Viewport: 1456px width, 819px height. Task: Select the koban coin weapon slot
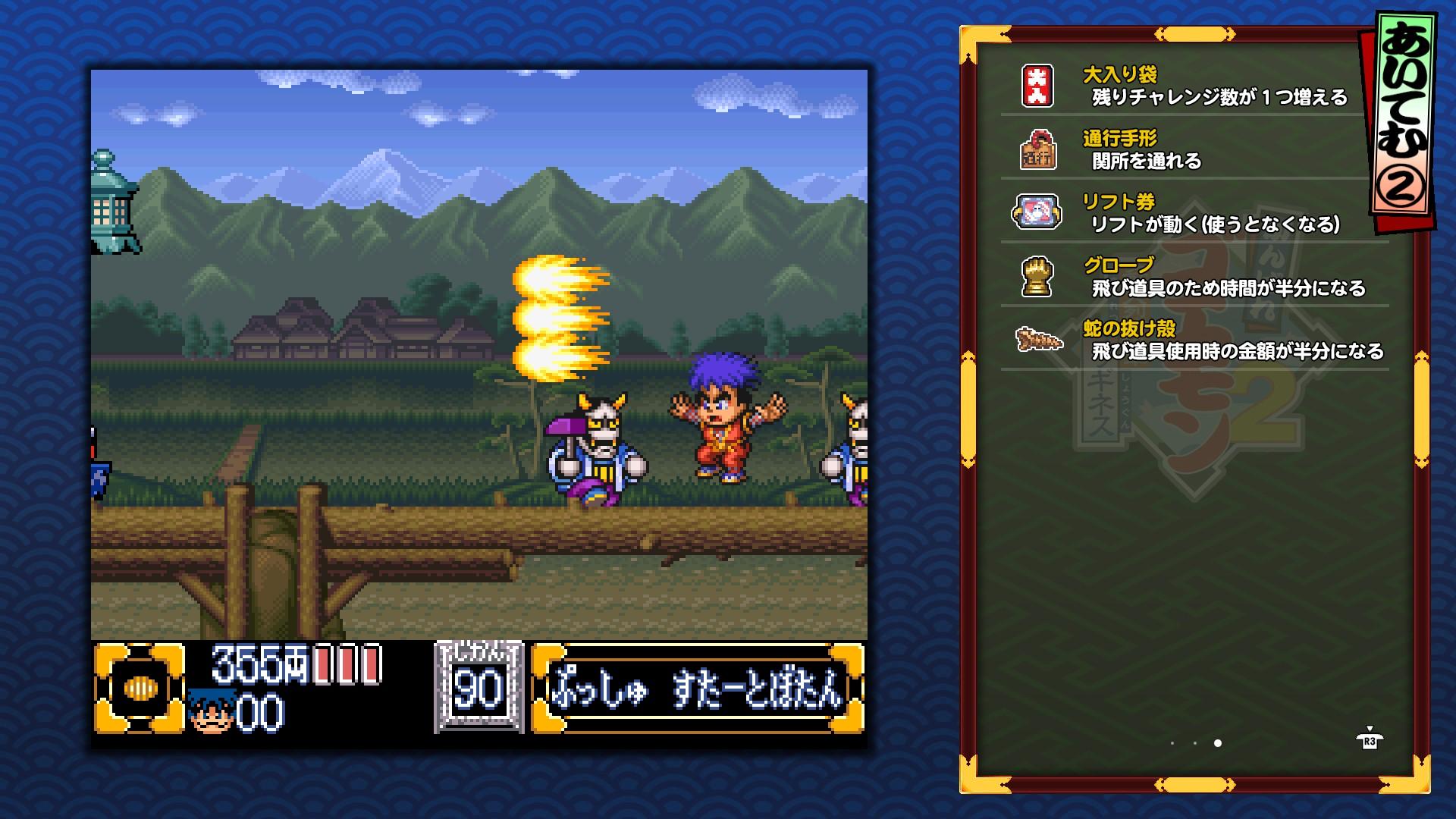[140, 689]
